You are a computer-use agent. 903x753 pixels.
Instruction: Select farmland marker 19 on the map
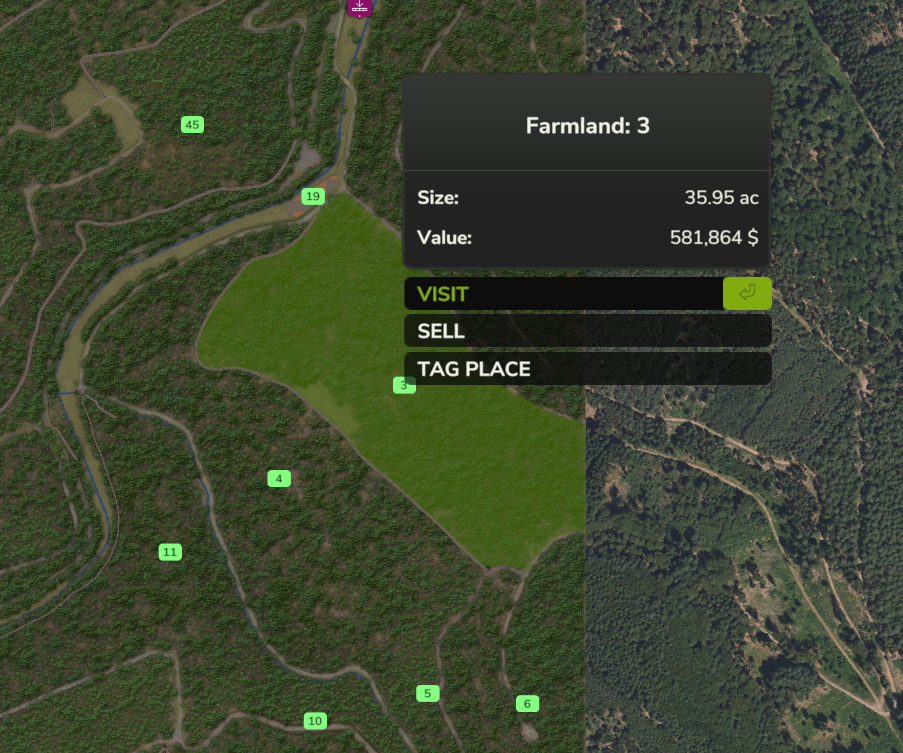[313, 196]
